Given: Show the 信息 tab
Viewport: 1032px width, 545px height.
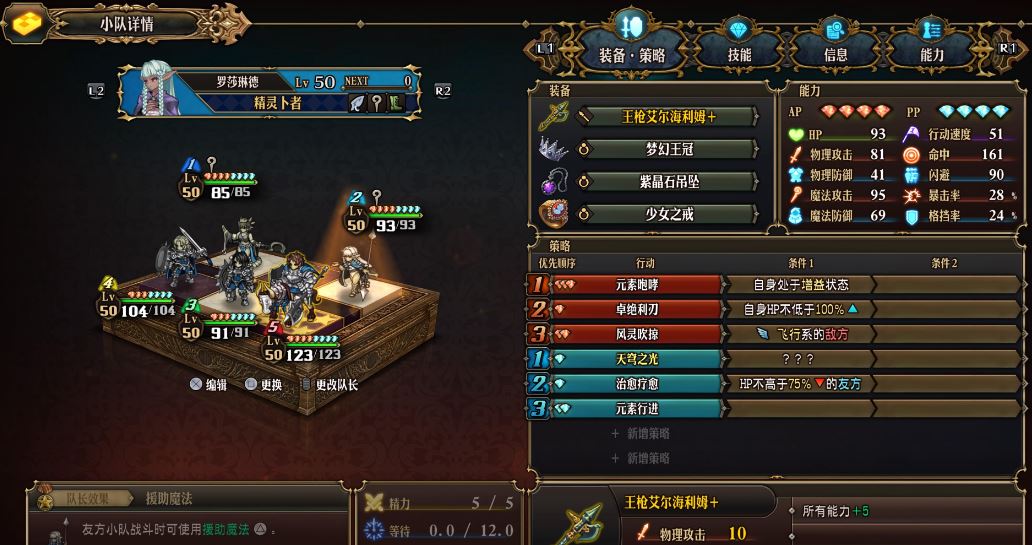Looking at the screenshot, I should tap(835, 54).
